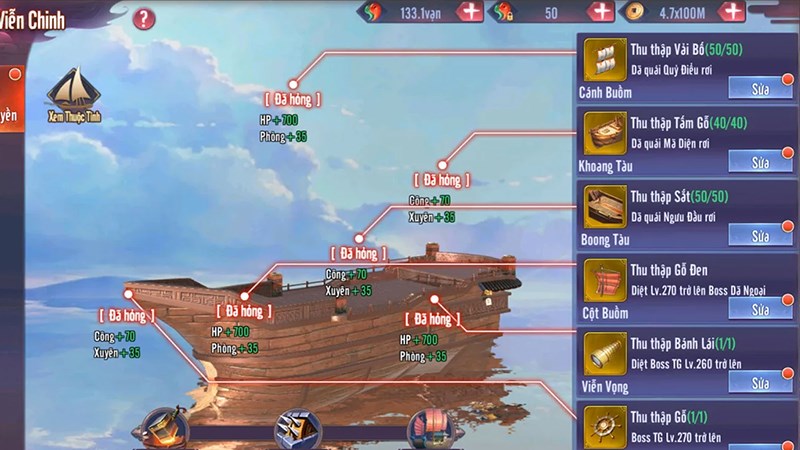Fix Viễn Vọng using its Sửa button
Viewport: 800px width, 450px height.
coord(760,383)
